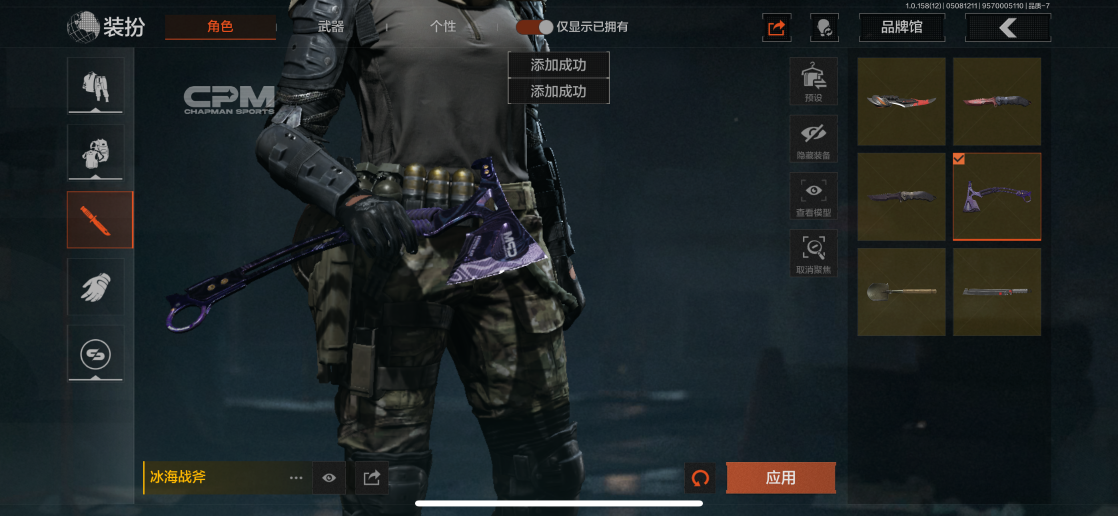
Task: Select the purple axe skin thumbnail
Action: [x=996, y=196]
